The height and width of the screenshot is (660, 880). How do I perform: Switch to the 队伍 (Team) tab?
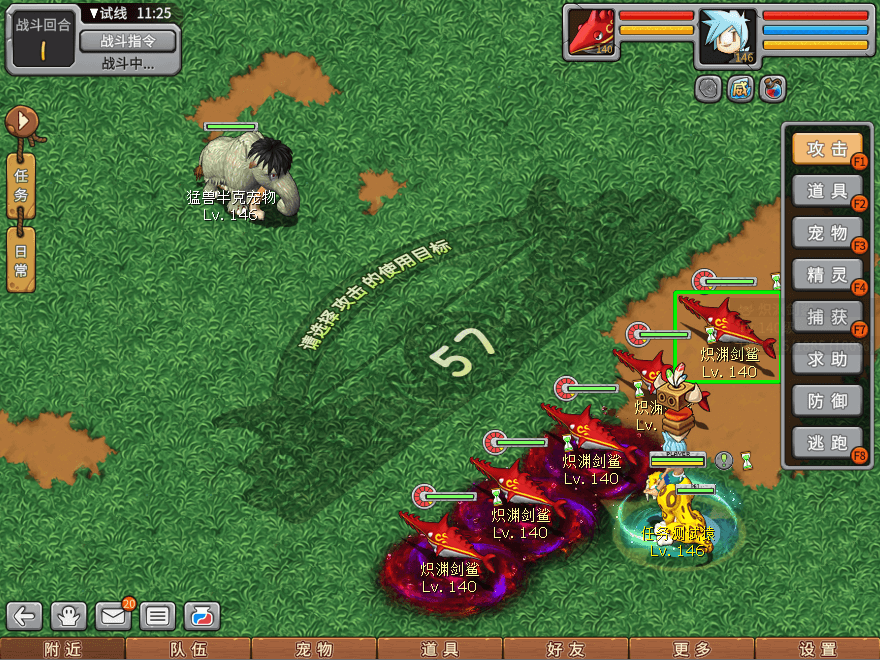(x=188, y=650)
